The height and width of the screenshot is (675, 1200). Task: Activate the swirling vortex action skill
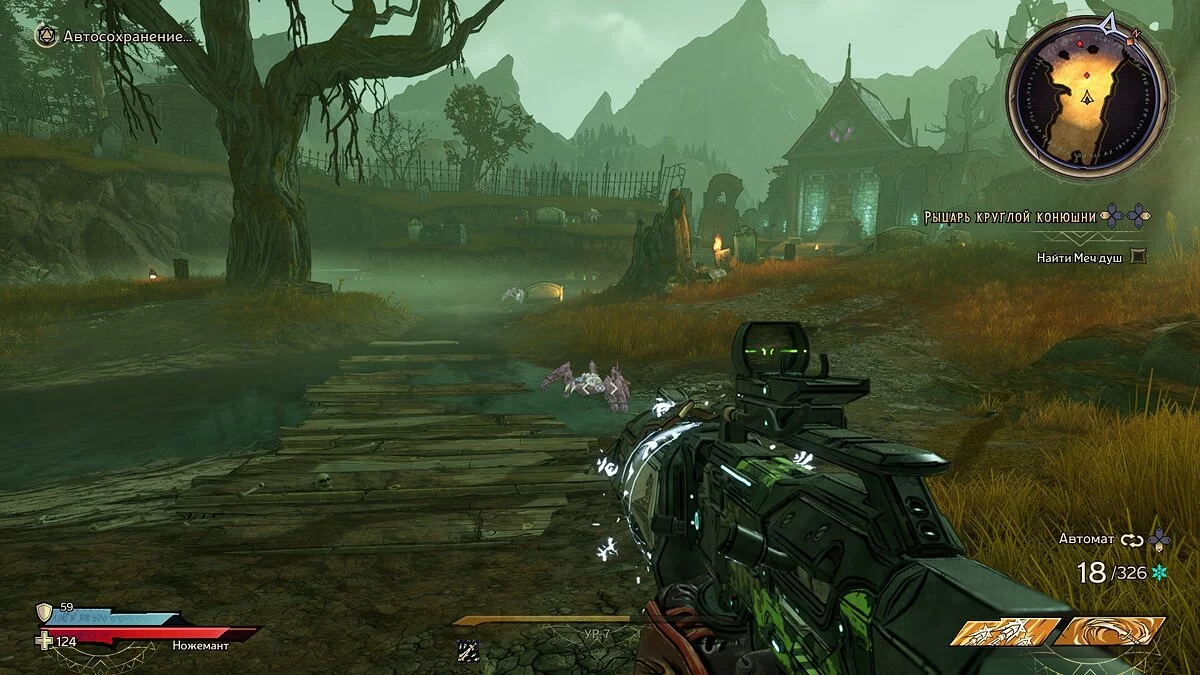1112,631
